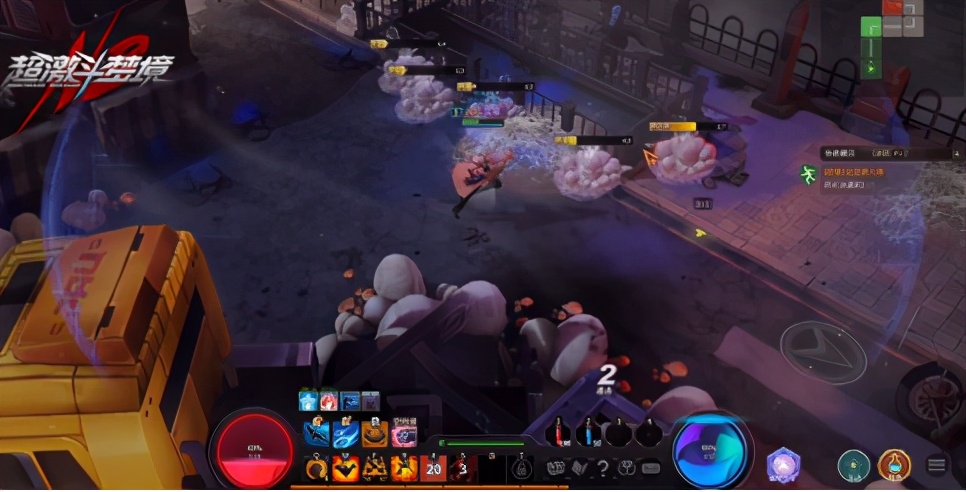Select the skill showing cooldown number 3

tap(462, 467)
